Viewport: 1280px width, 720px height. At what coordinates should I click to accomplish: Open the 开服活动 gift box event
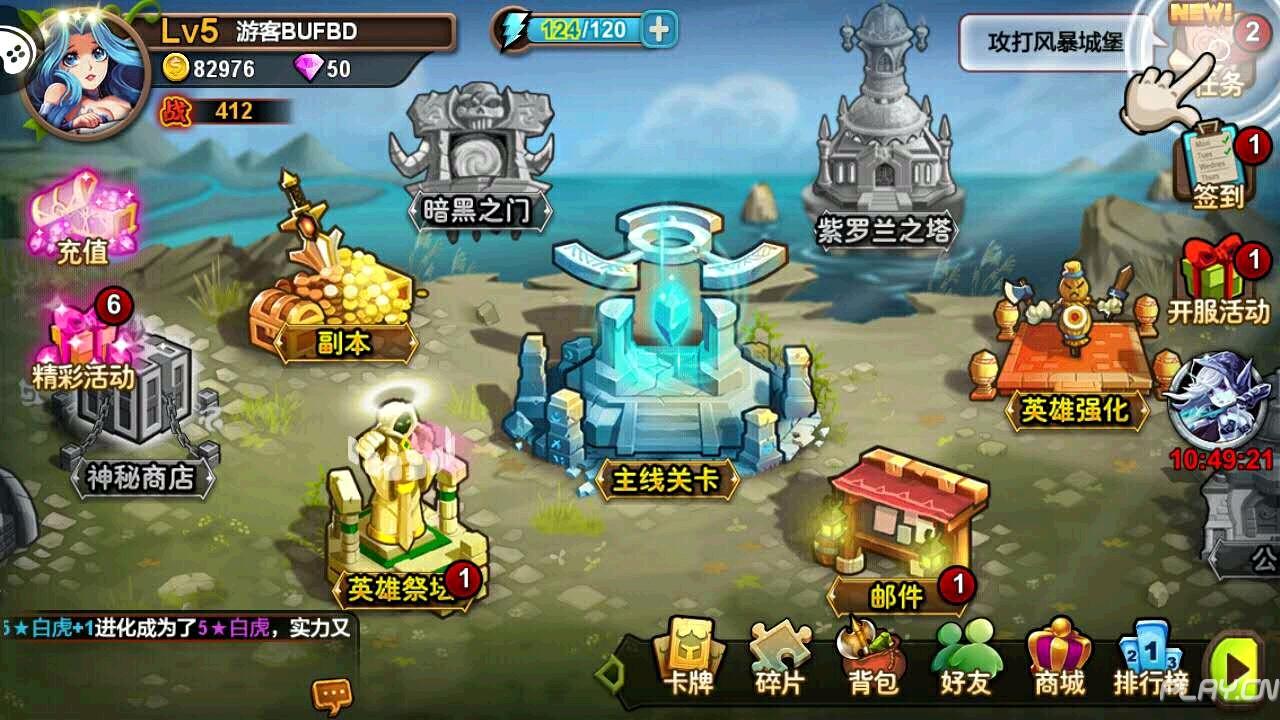pos(1218,280)
